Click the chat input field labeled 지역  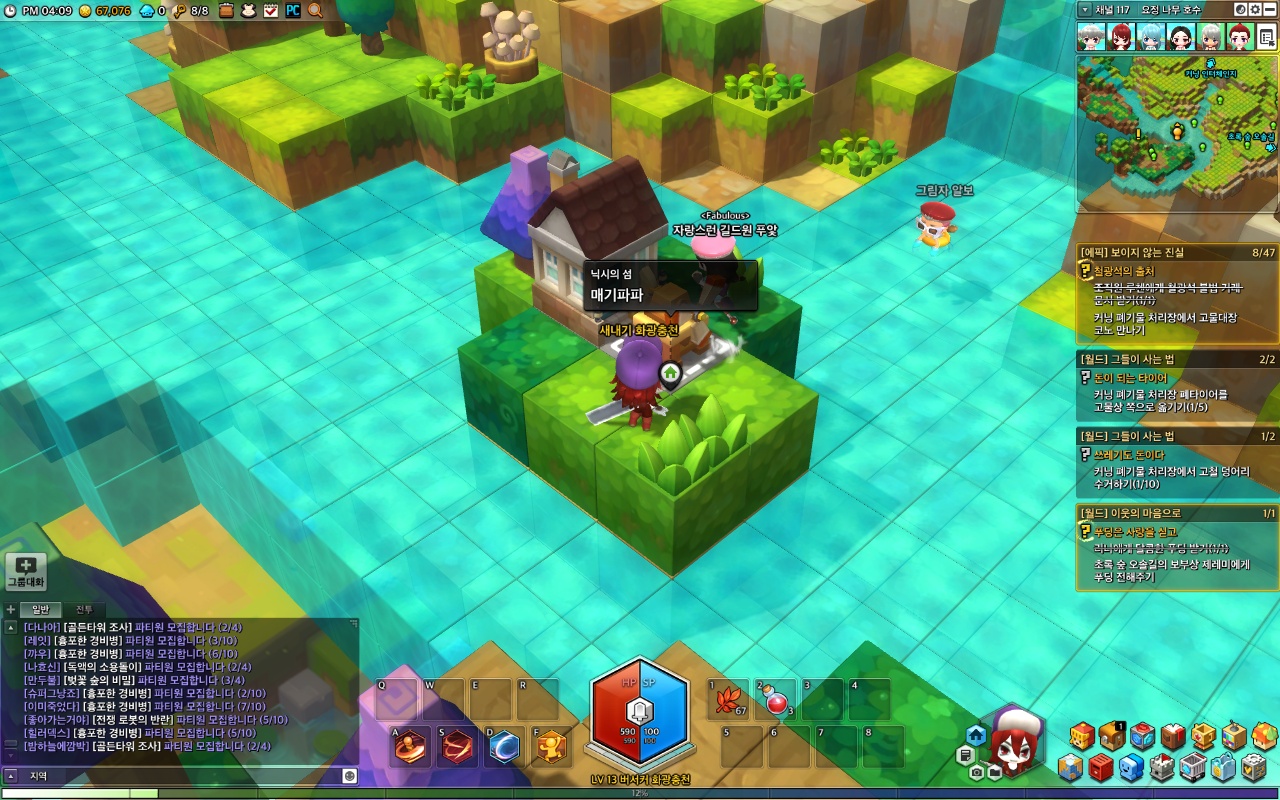point(180,775)
